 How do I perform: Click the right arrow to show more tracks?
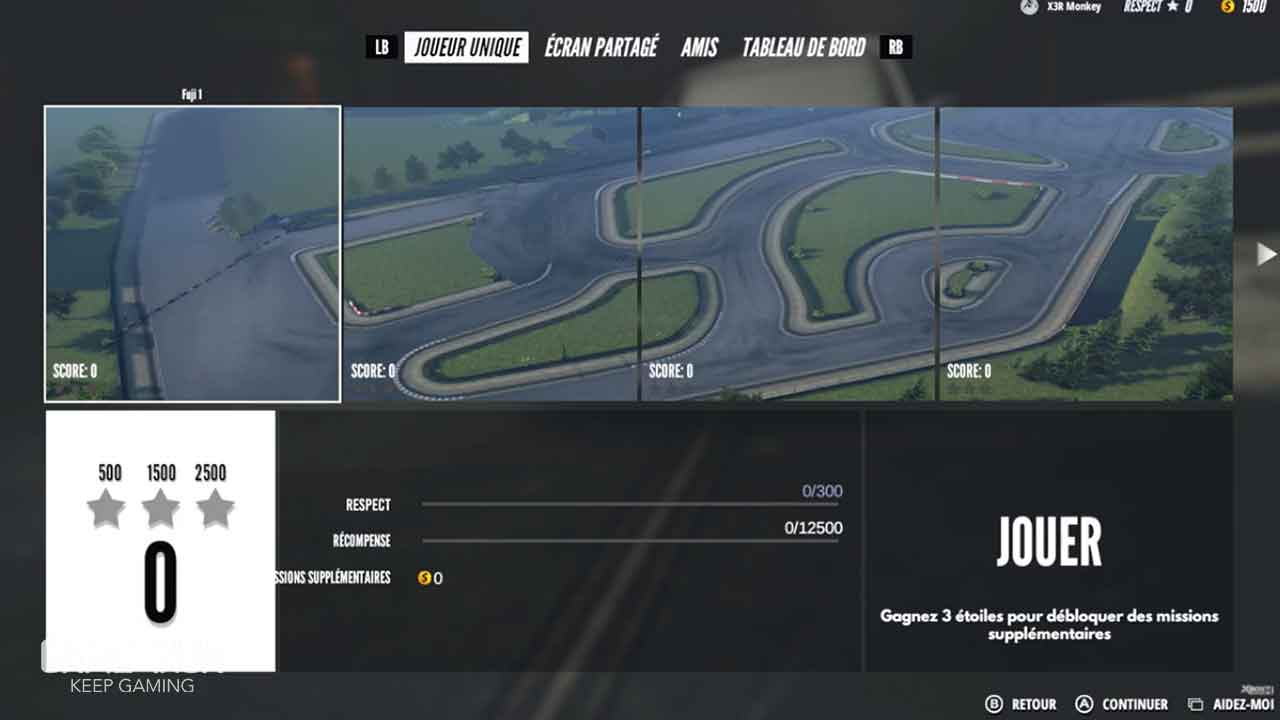point(1265,254)
